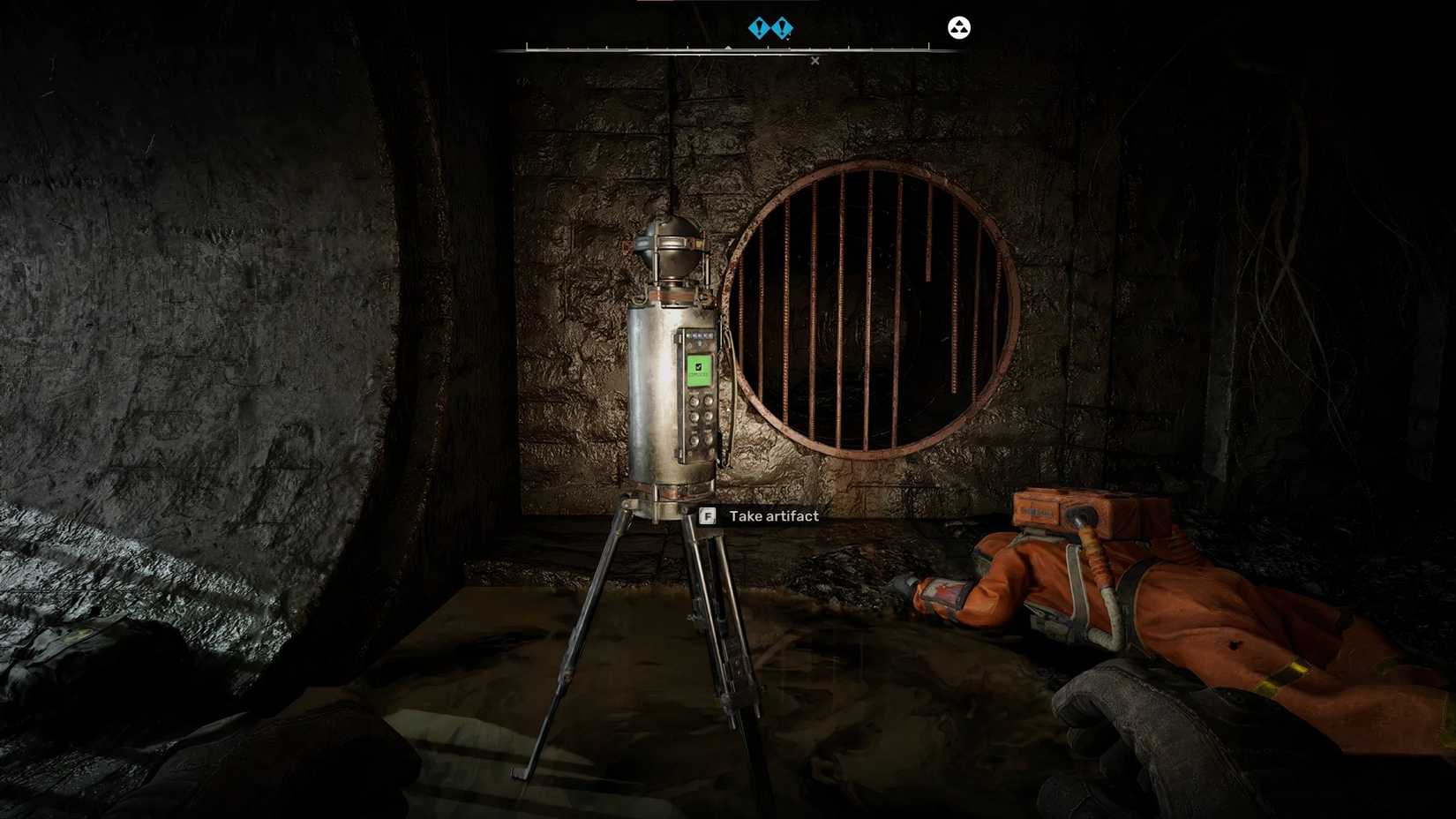
Task: Select the radiation hazard icon top right
Action: 957,26
